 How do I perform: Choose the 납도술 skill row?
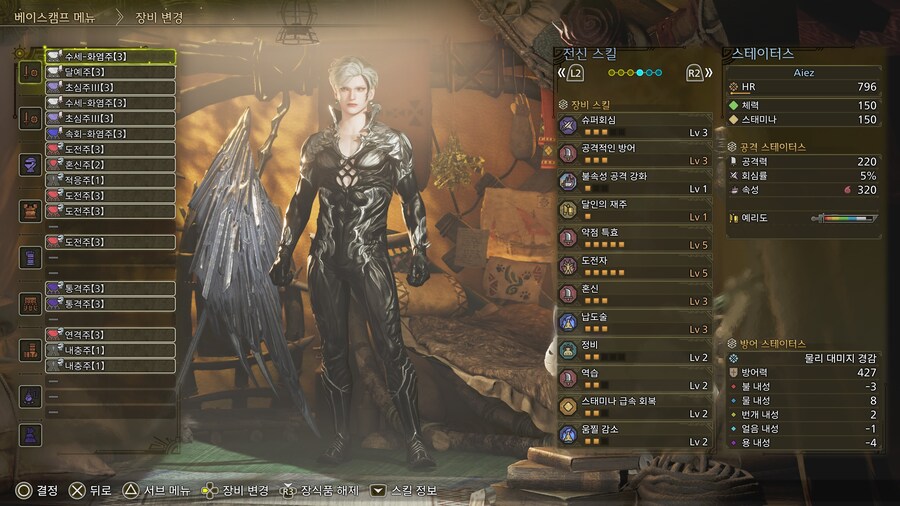pos(634,321)
